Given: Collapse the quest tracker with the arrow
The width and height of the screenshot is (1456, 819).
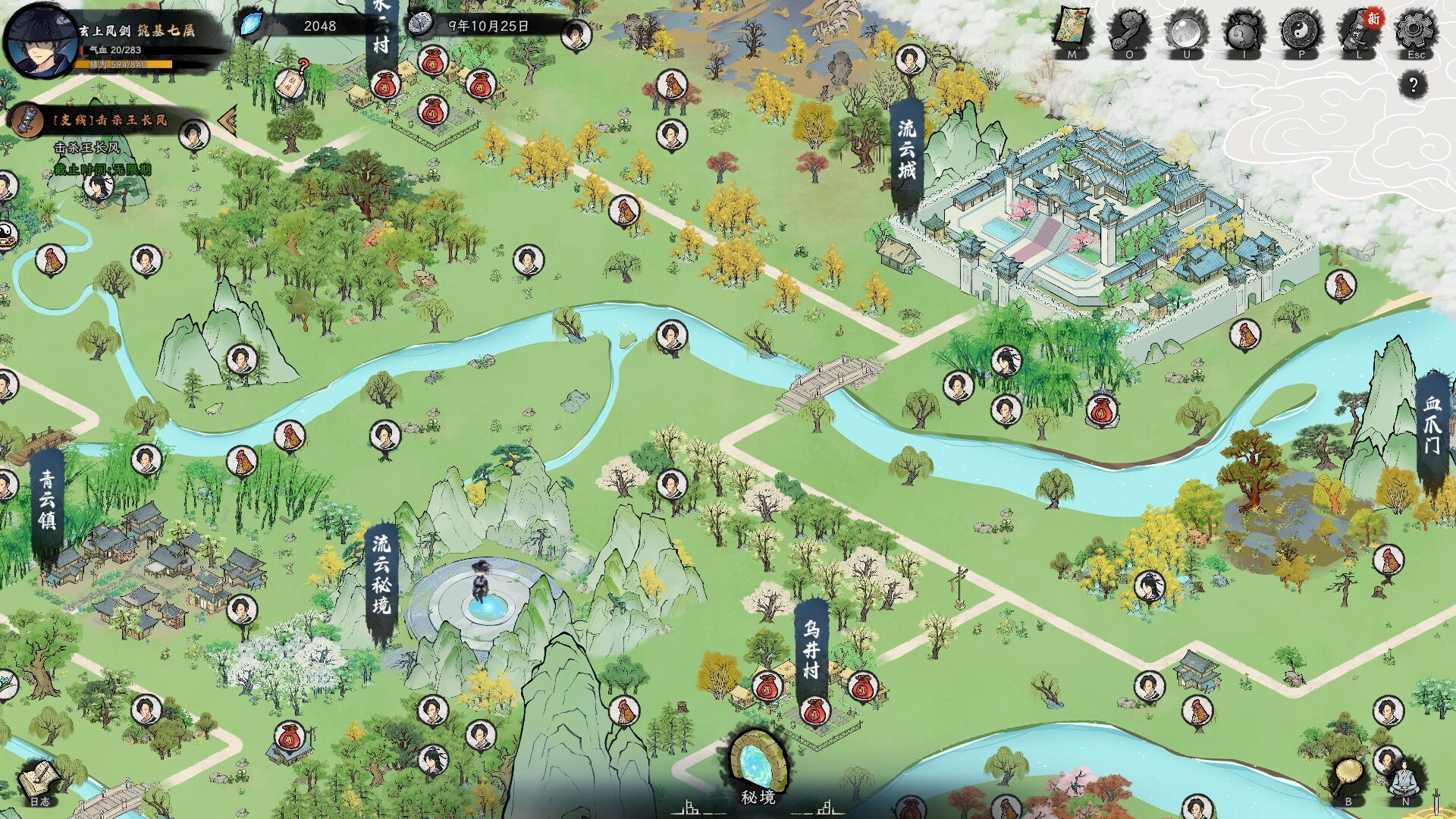Looking at the screenshot, I should point(227,120).
